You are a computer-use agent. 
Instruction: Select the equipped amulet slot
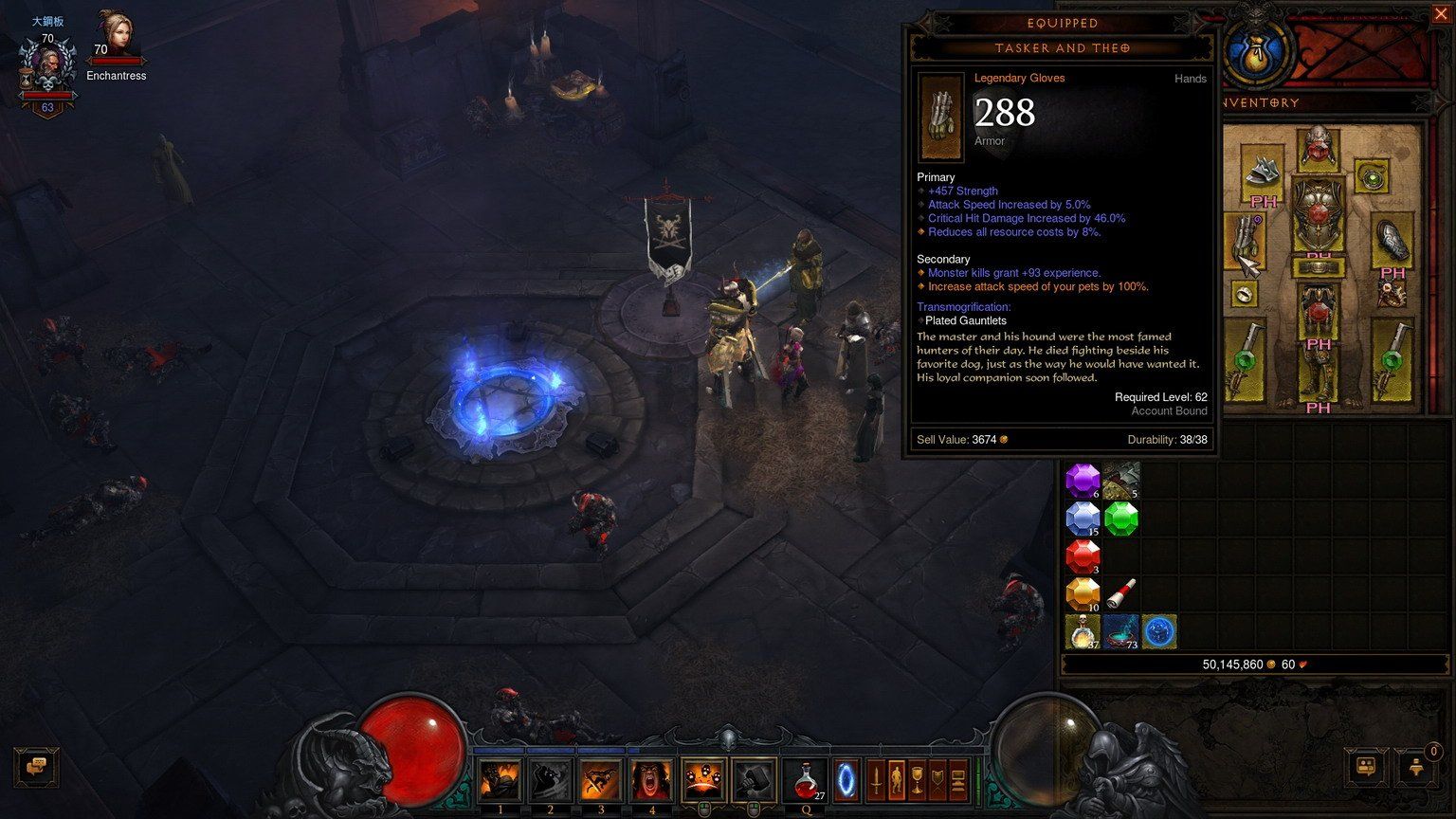(x=1372, y=174)
